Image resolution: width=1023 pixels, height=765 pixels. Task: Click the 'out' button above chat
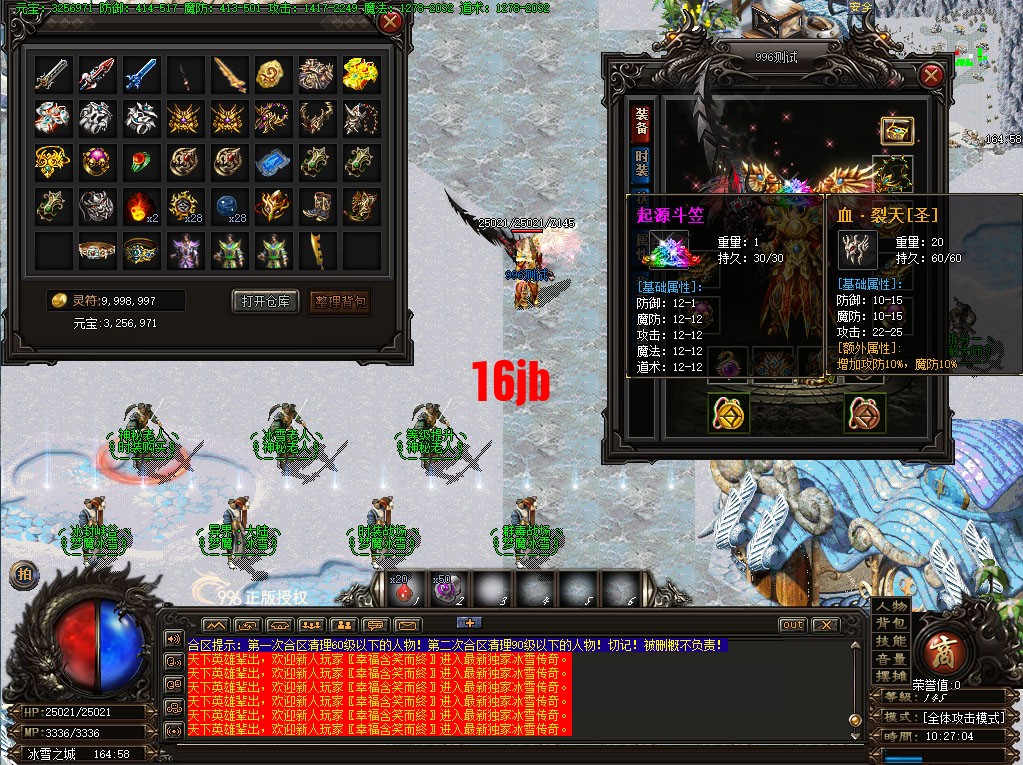(792, 625)
